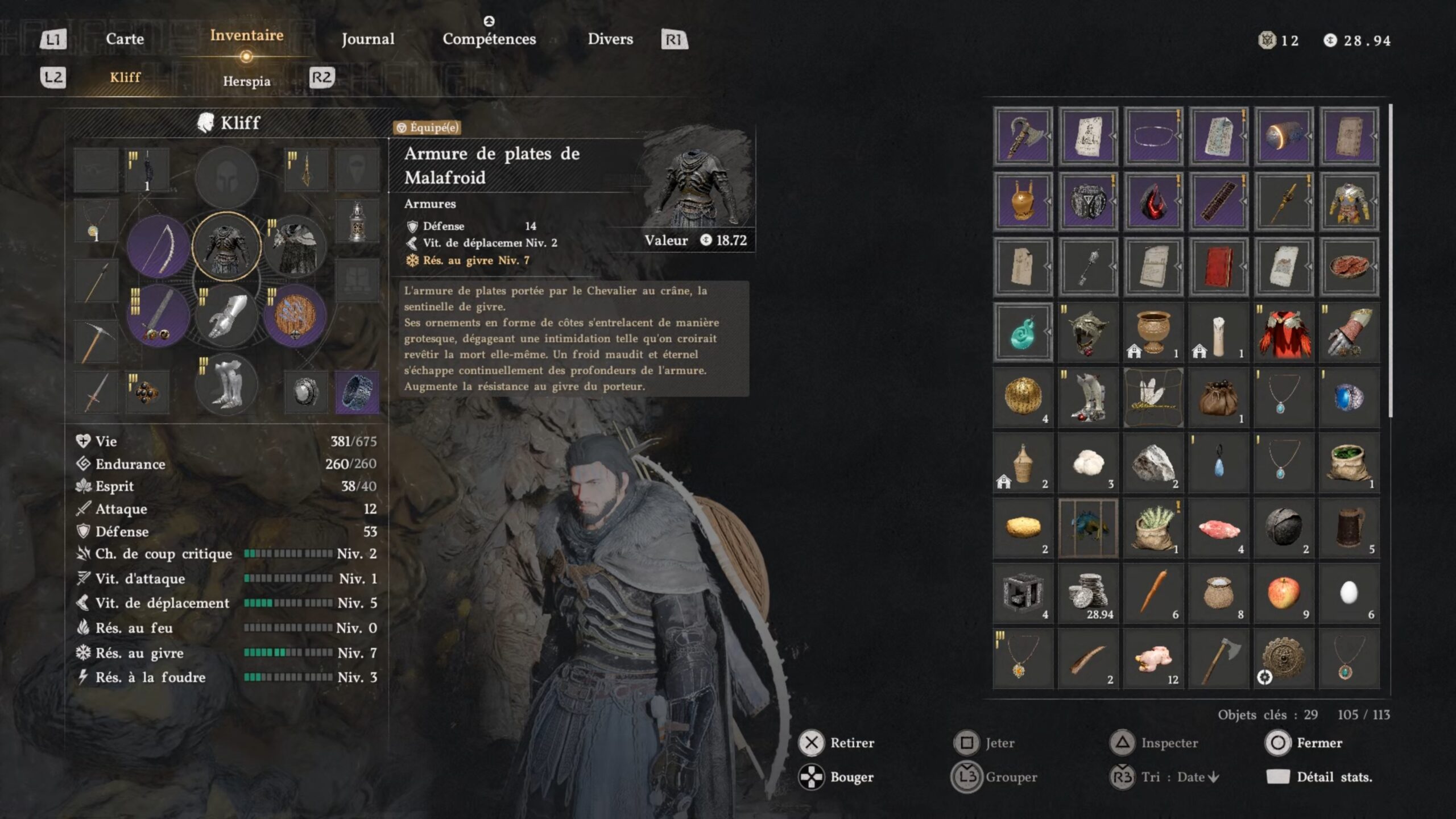
Task: Select the Divers tab
Action: [610, 39]
